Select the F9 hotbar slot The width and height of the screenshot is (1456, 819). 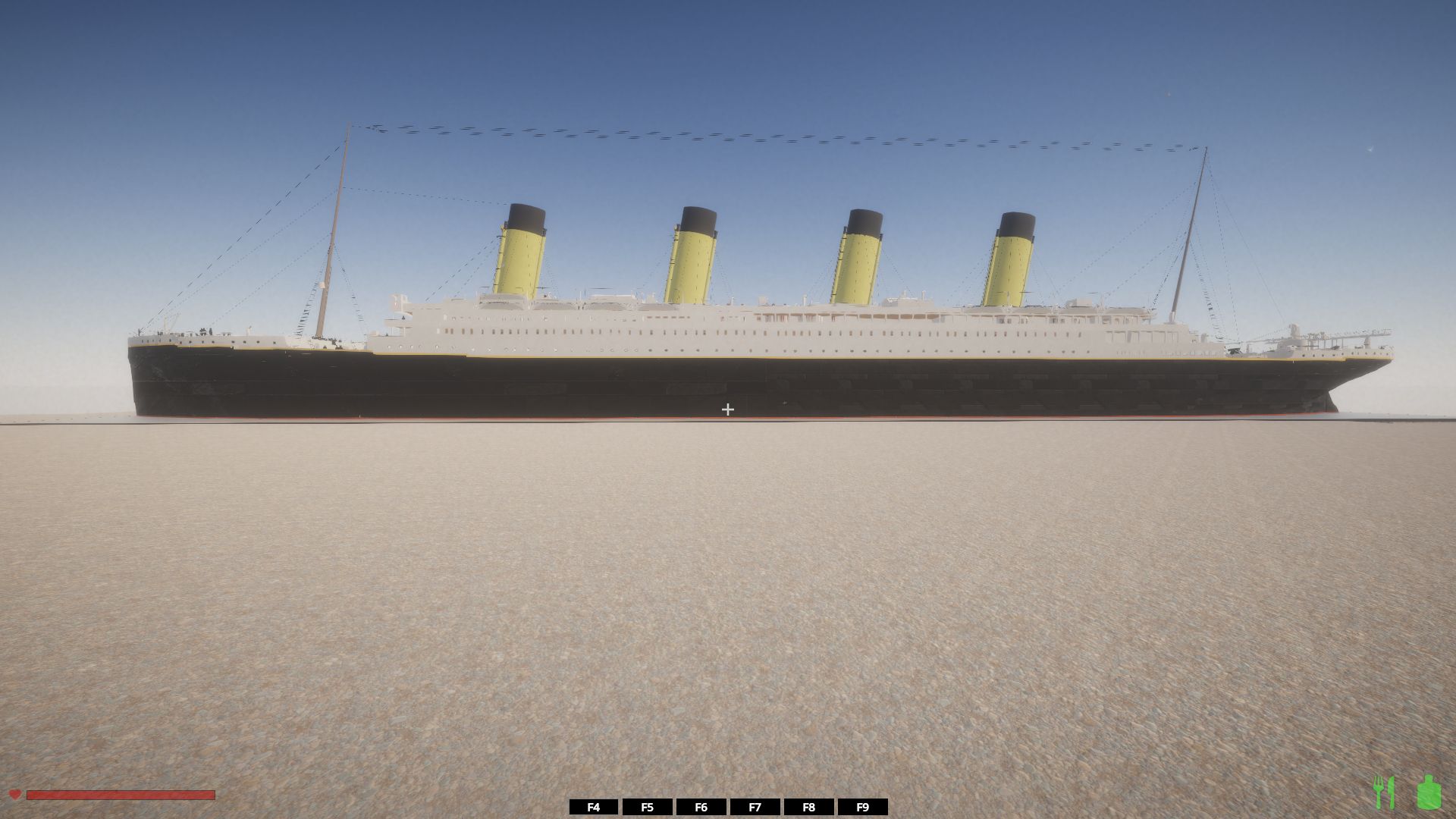[x=863, y=807]
